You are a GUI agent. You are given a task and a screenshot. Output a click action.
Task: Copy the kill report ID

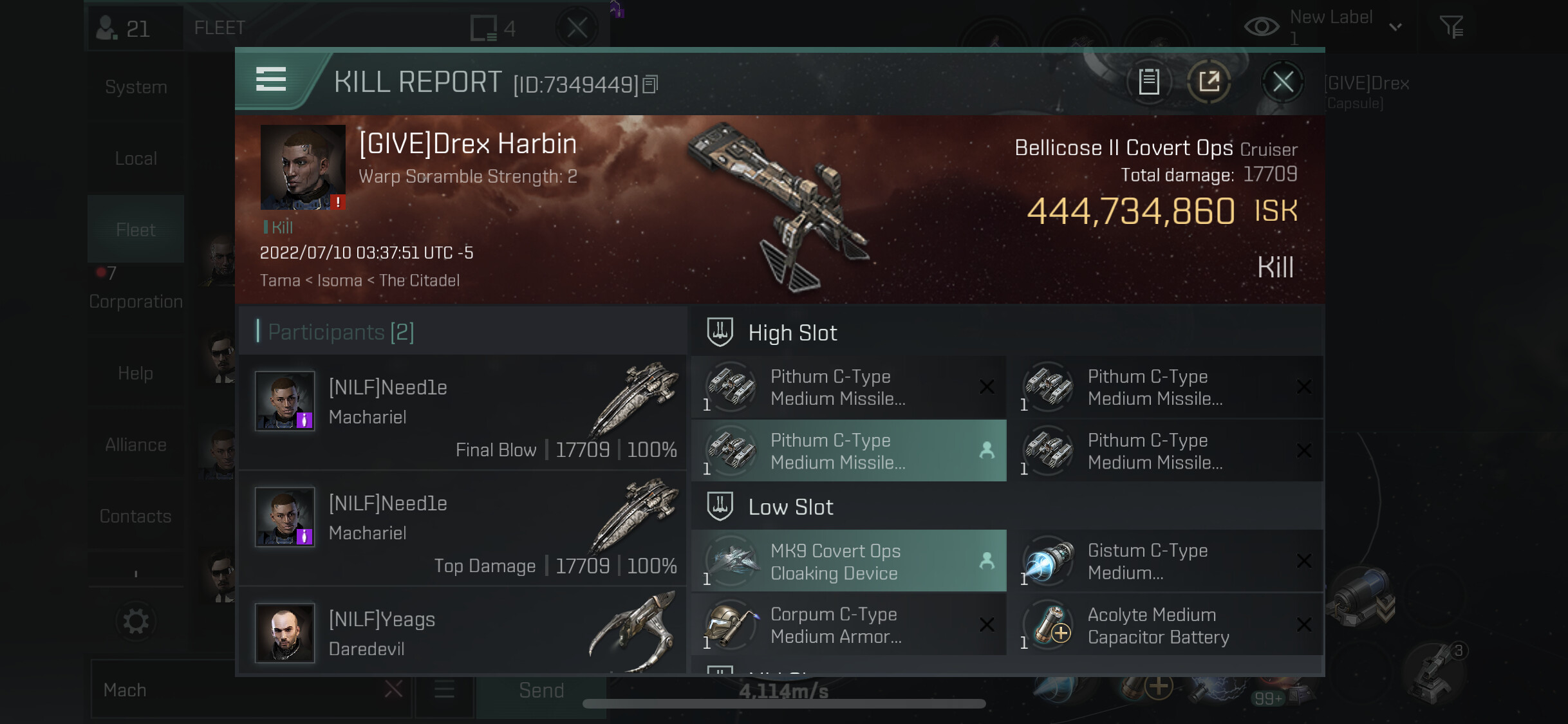(x=651, y=84)
